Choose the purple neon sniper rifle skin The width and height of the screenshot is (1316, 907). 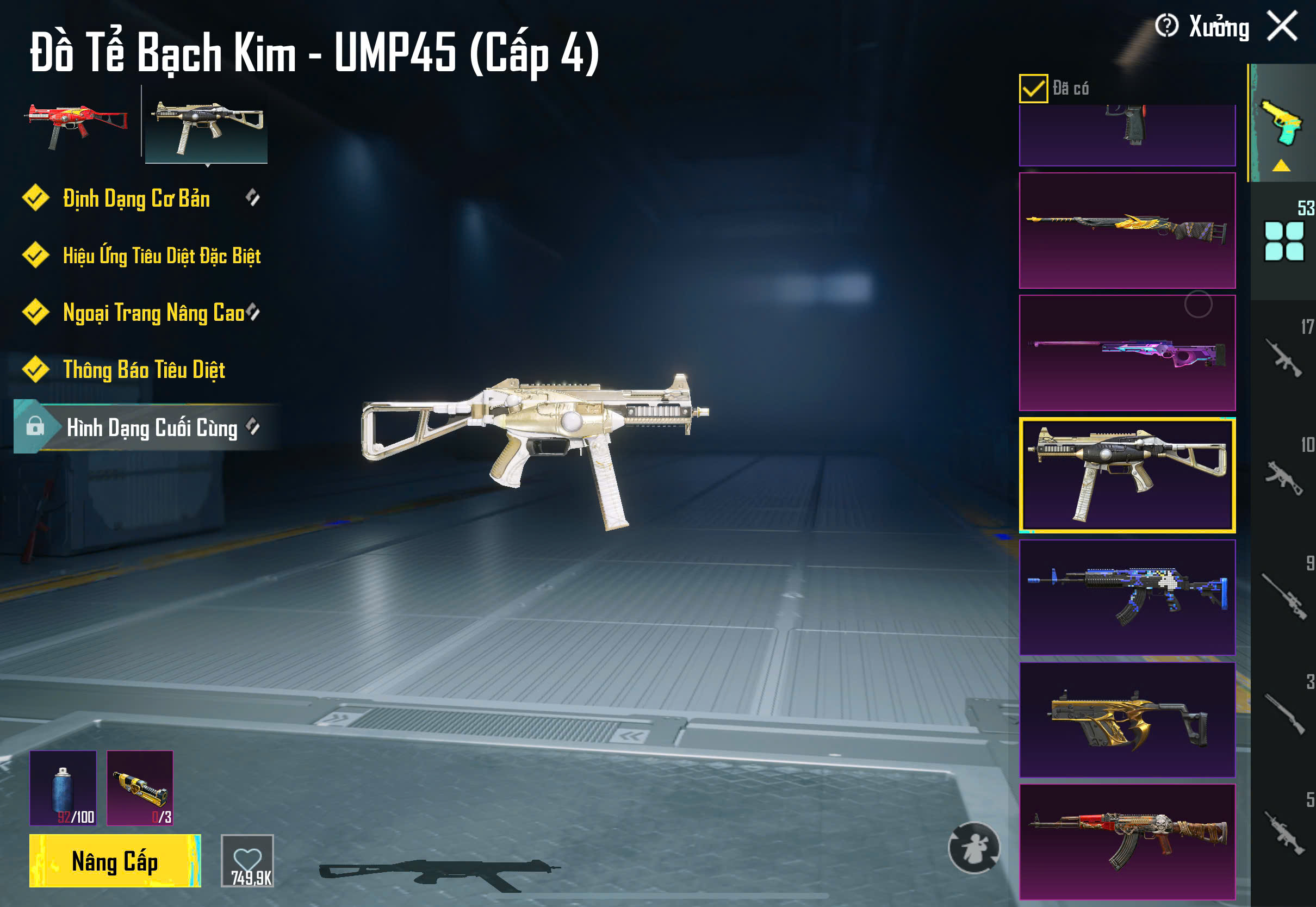click(x=1127, y=352)
